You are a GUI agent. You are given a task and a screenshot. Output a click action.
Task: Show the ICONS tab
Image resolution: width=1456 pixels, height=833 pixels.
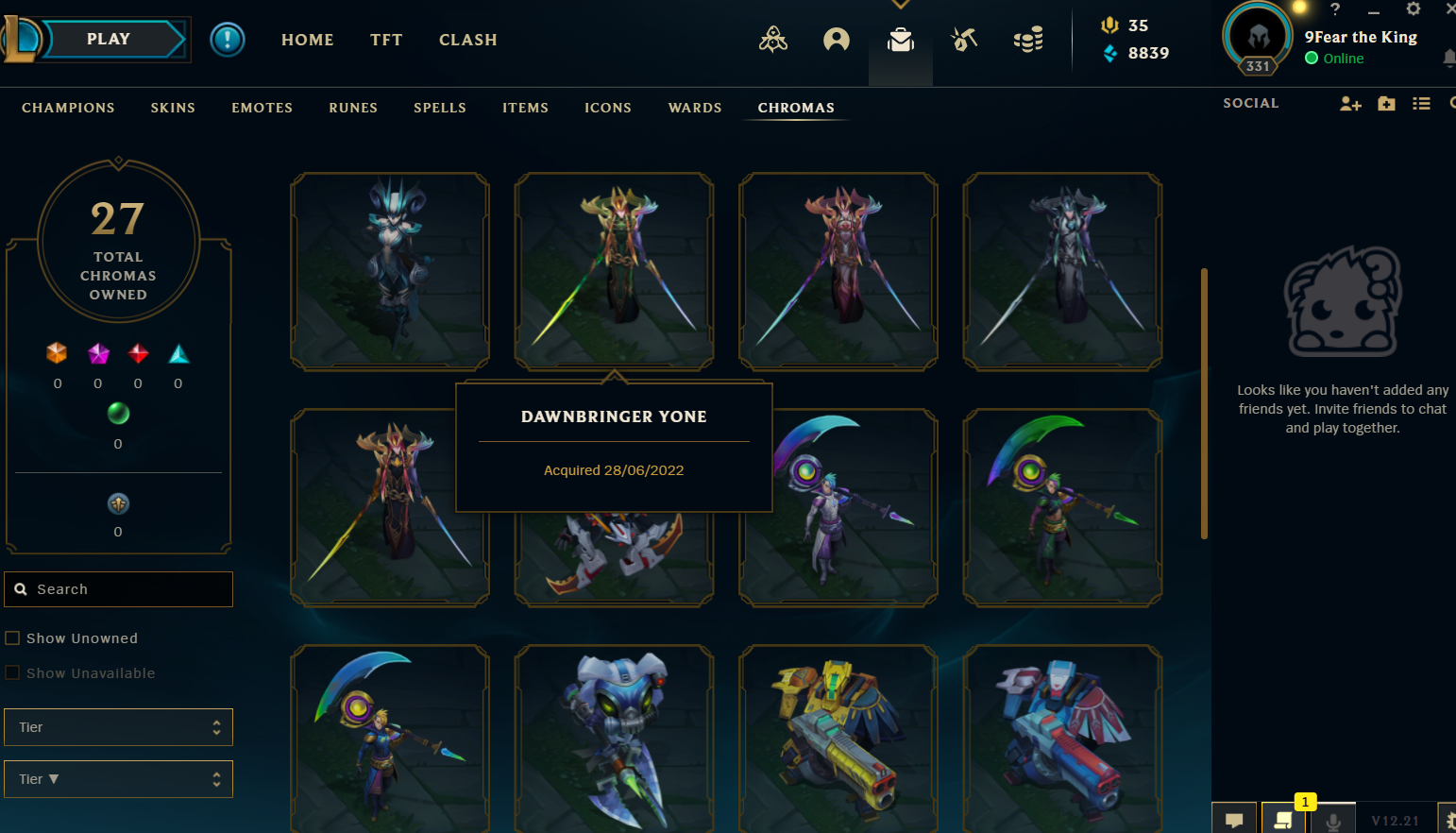point(608,108)
